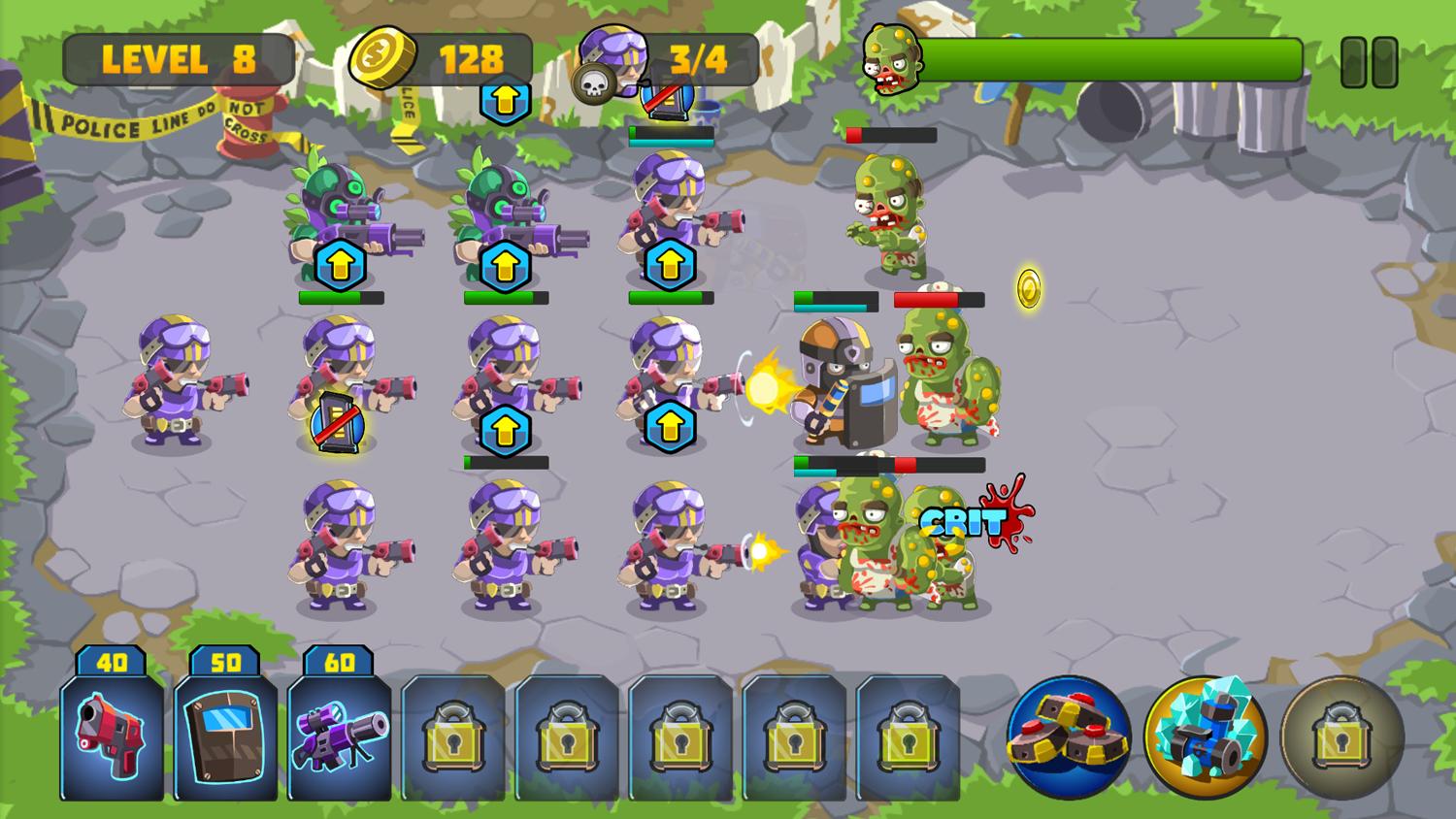Select the riot shield card costing 50
The width and height of the screenshot is (1456, 819).
point(225,737)
